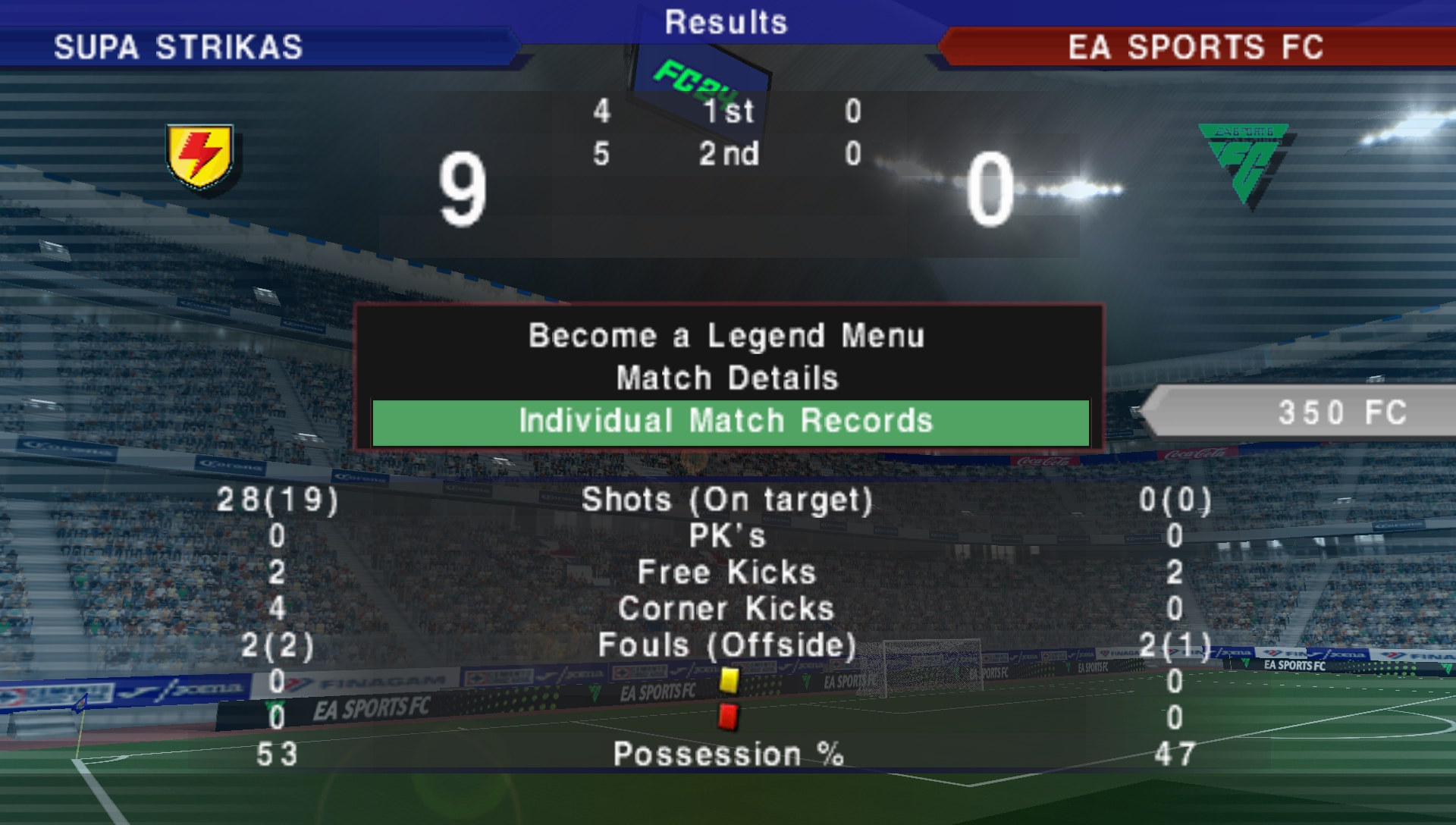This screenshot has height=825, width=1456.
Task: Select the SUPA STRIKAS team header
Action: 178,47
